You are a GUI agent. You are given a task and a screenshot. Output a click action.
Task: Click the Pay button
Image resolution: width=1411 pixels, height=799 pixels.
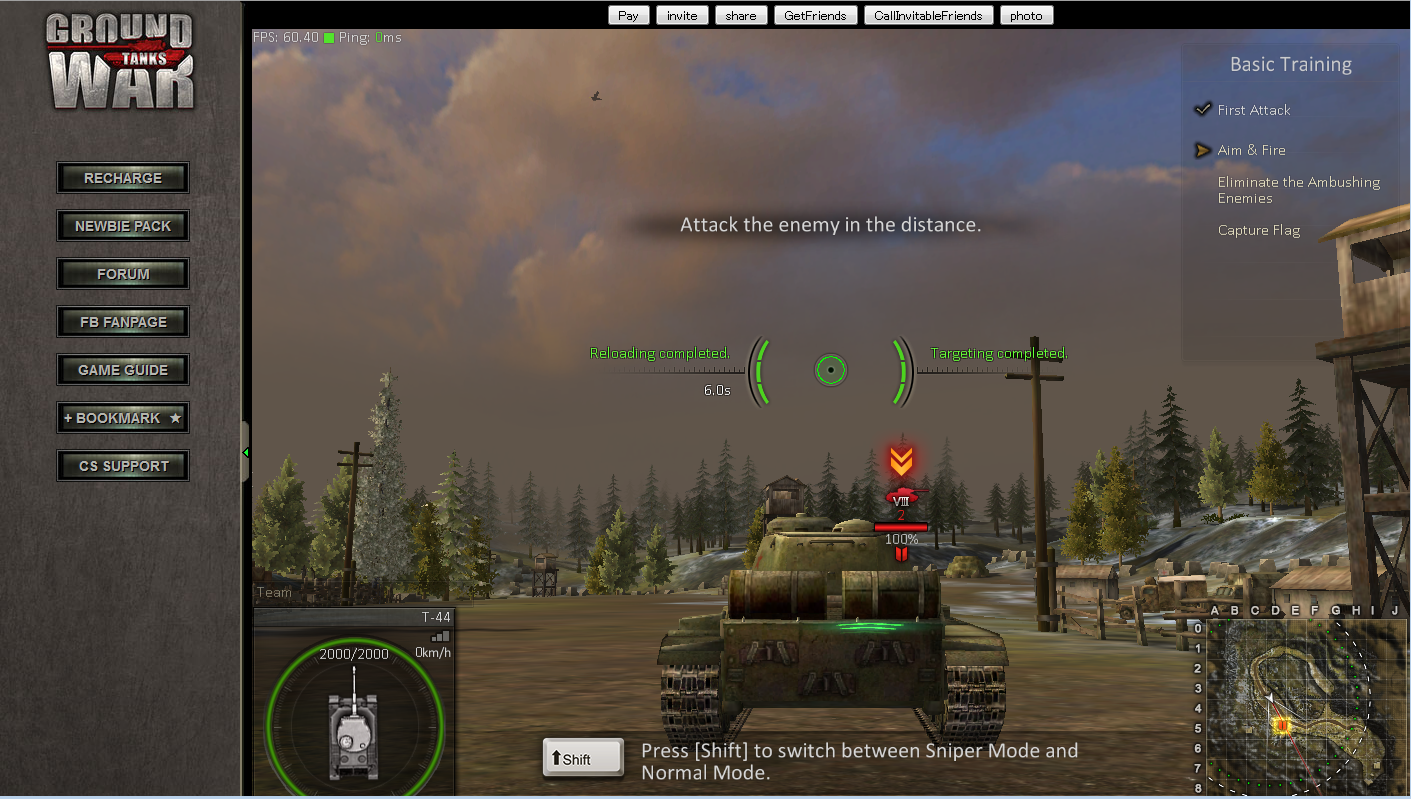pos(628,15)
